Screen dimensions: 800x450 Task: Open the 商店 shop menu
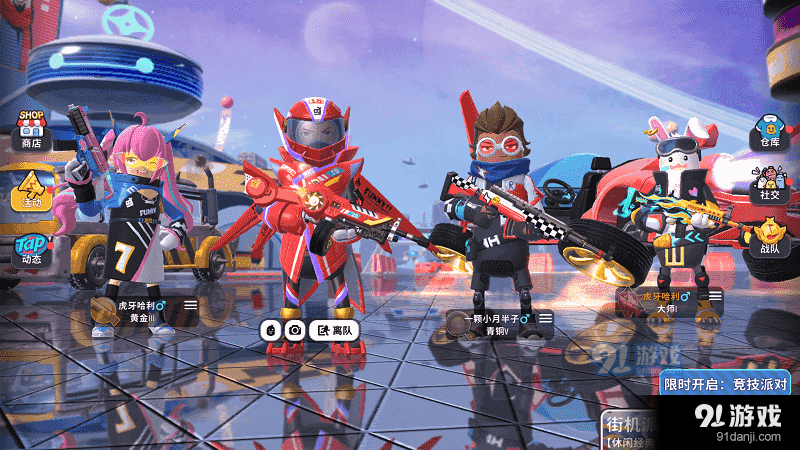coord(31,129)
